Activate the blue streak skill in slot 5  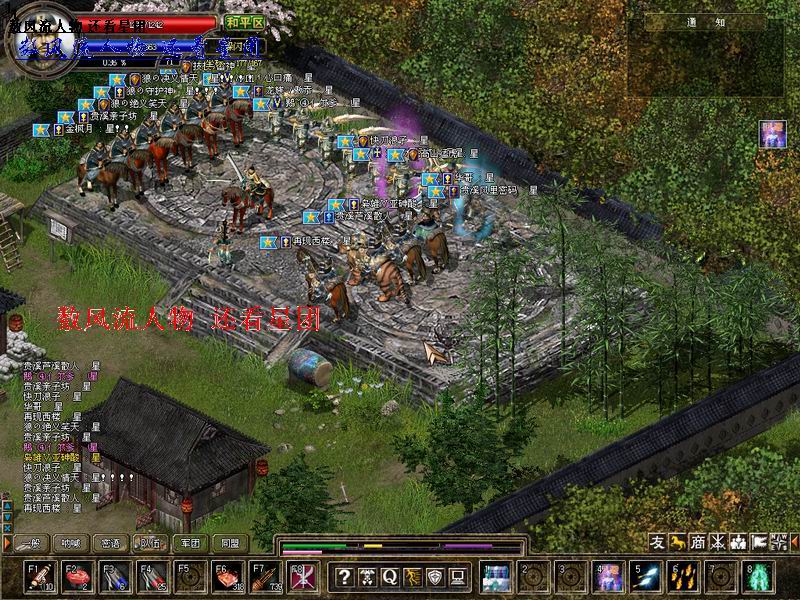[647, 577]
